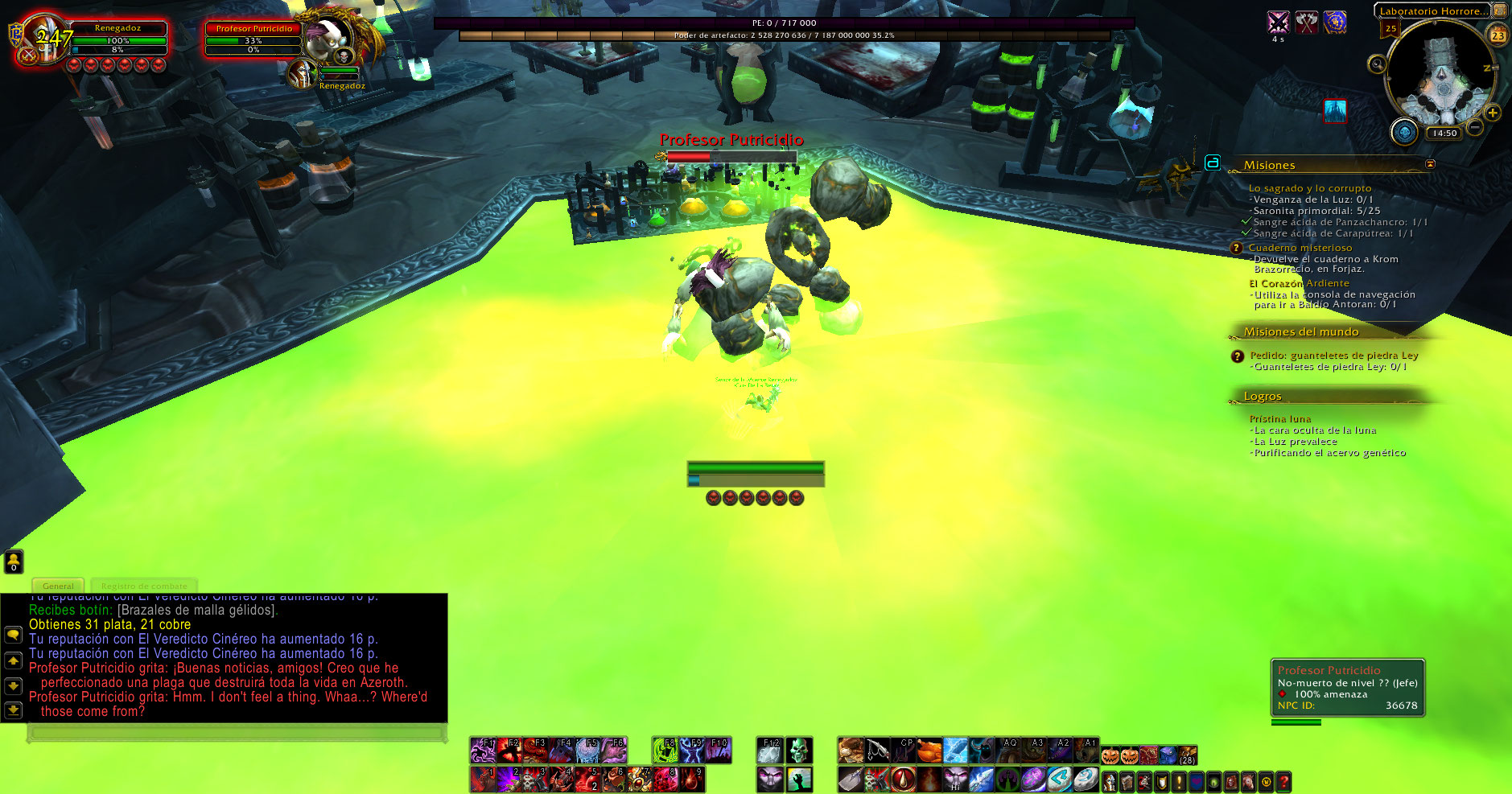Viewport: 1512px width, 794px height.
Task: Open the chat speech bubble menu
Action: 13,635
